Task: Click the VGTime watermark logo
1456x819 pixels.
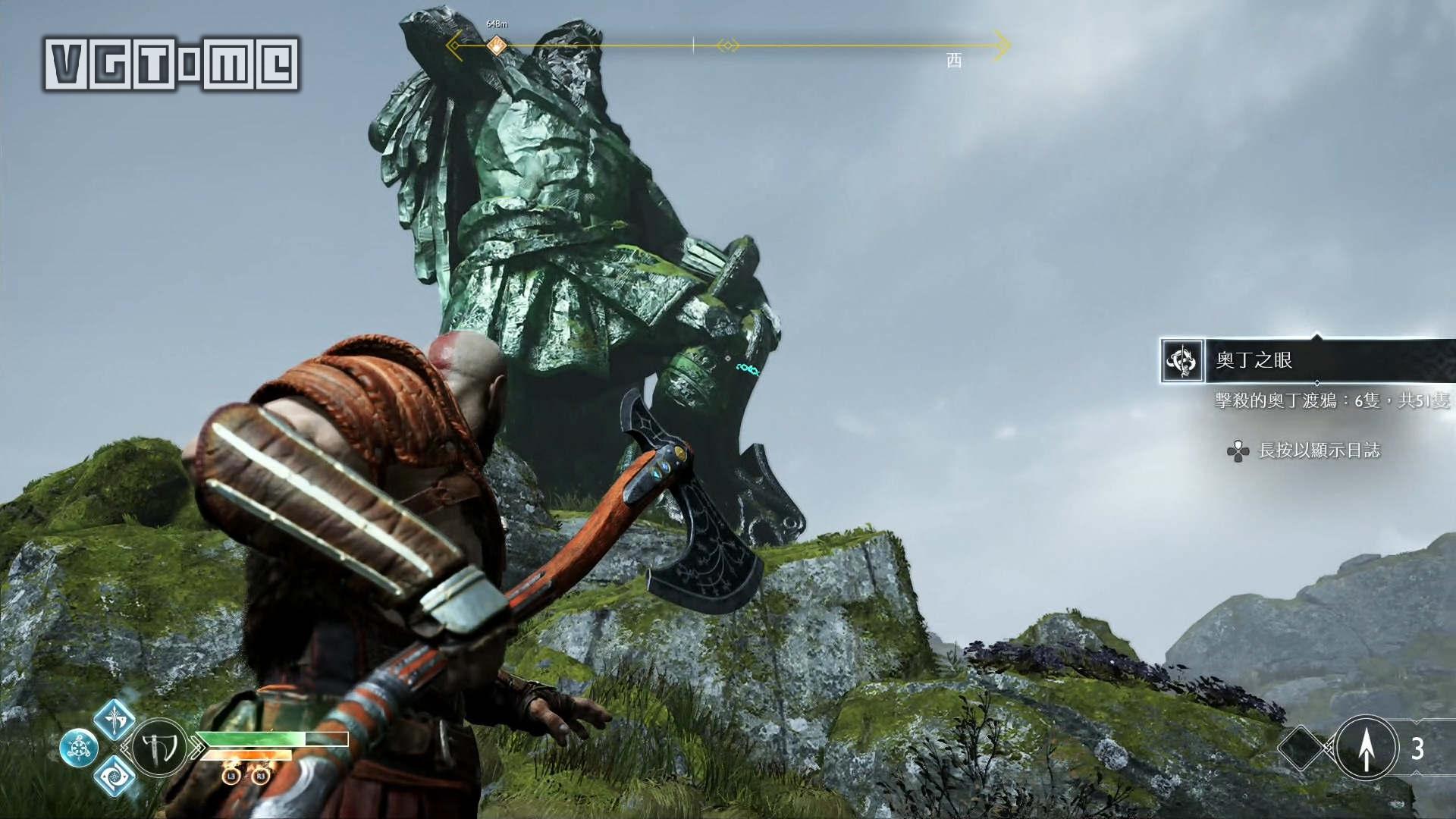Action: click(x=171, y=64)
